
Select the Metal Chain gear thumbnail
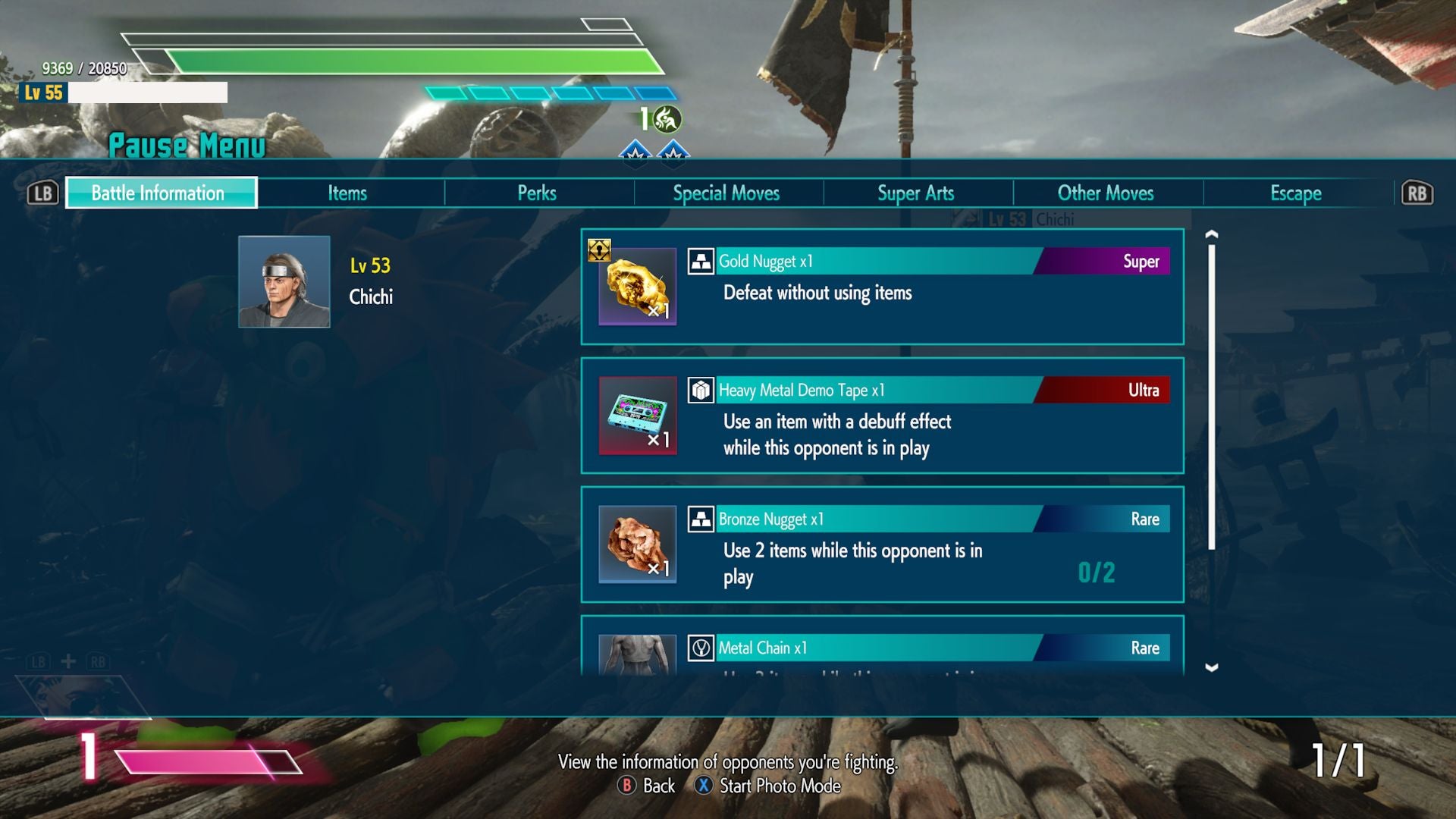pyautogui.click(x=637, y=652)
